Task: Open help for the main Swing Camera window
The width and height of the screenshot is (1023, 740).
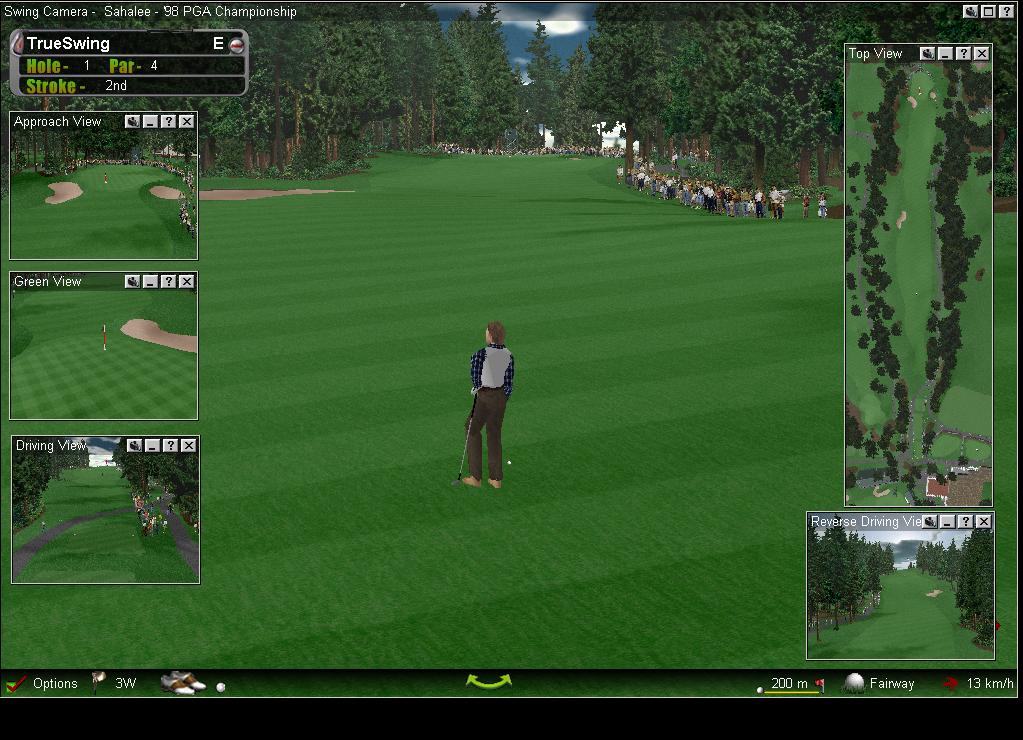Action: pyautogui.click(x=1006, y=12)
